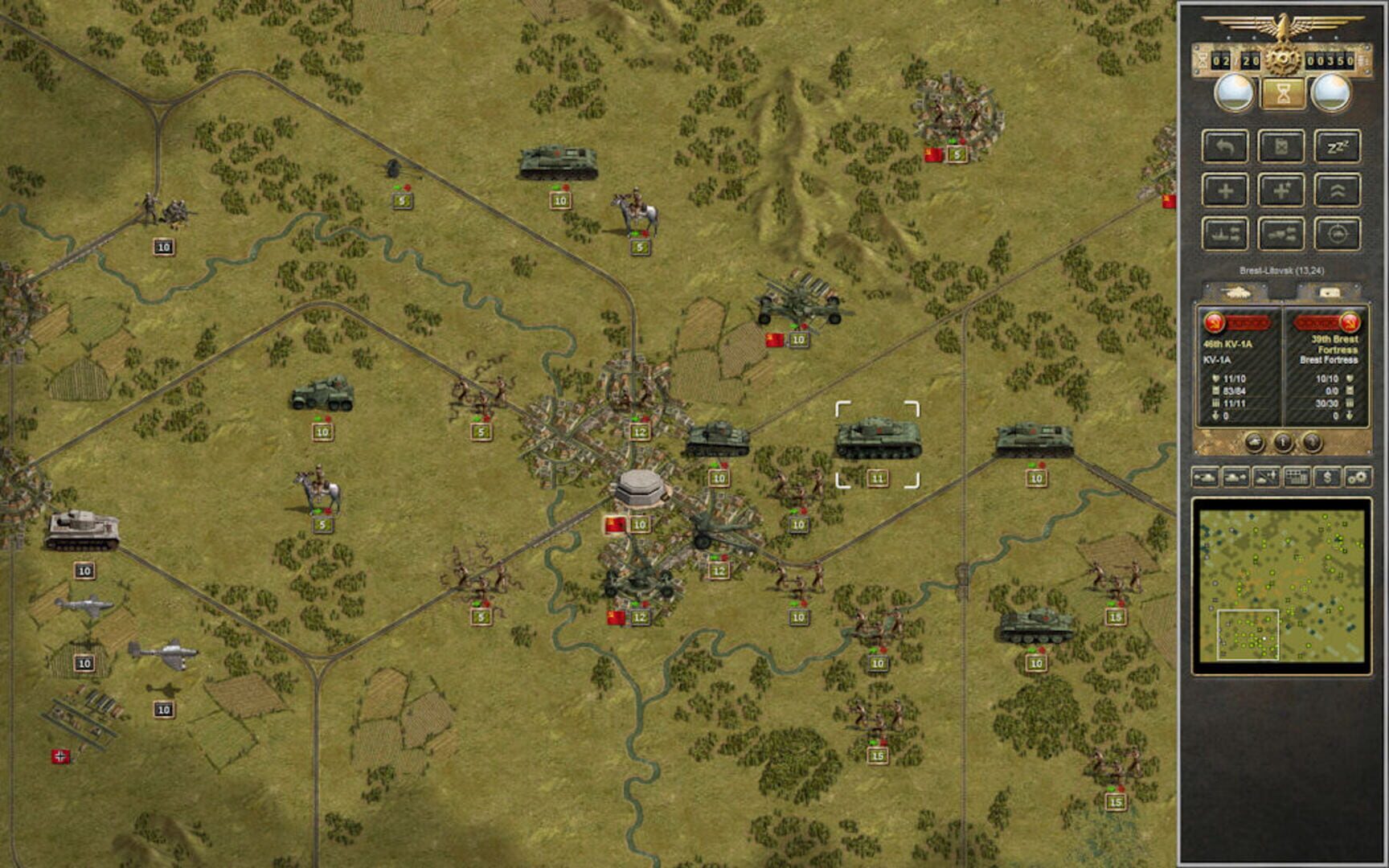
Task: Reinforce unit with replacements (plus icon)
Action: pyautogui.click(x=1225, y=192)
